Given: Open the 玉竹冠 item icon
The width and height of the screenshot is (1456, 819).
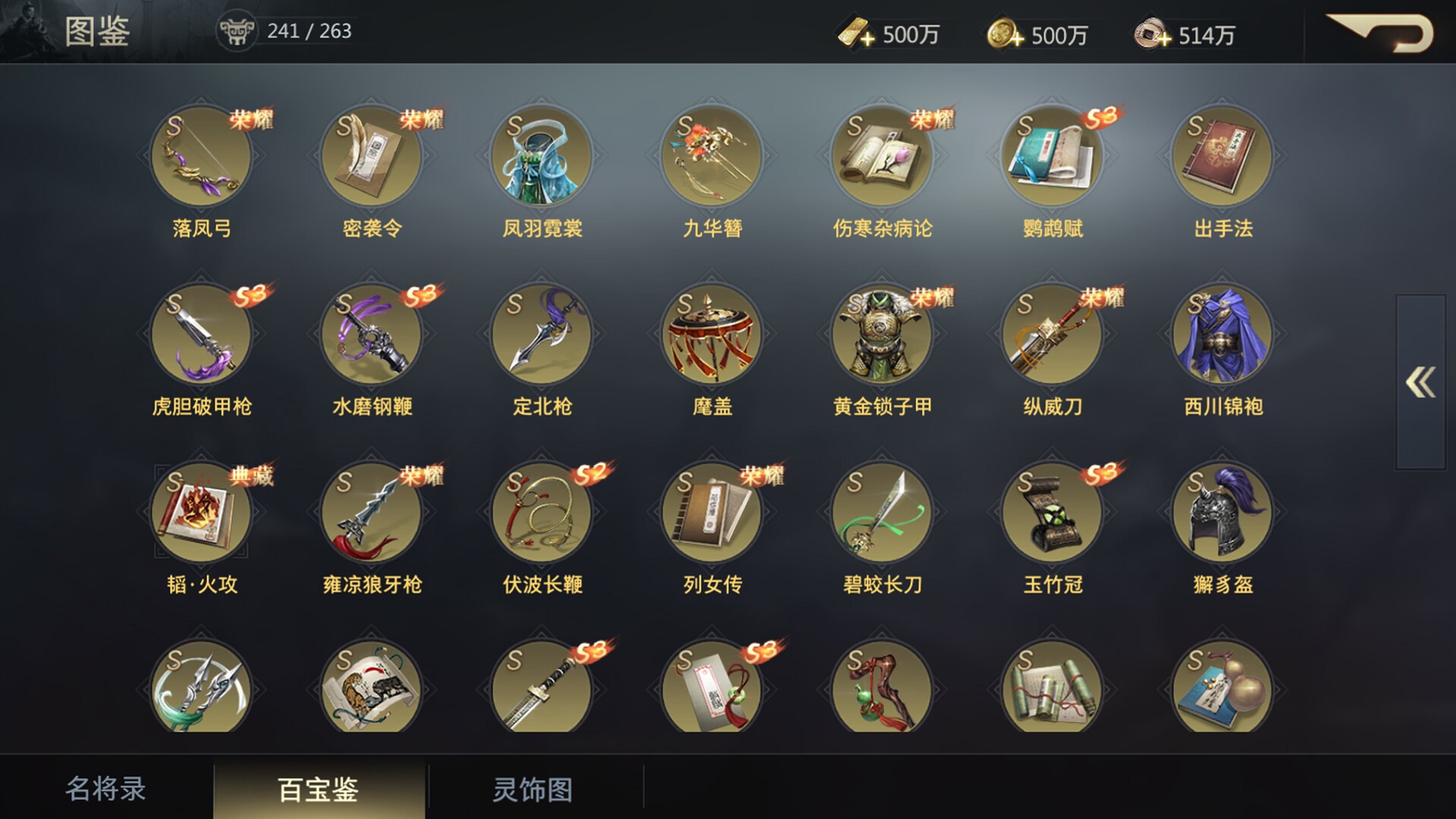Looking at the screenshot, I should tap(1051, 513).
